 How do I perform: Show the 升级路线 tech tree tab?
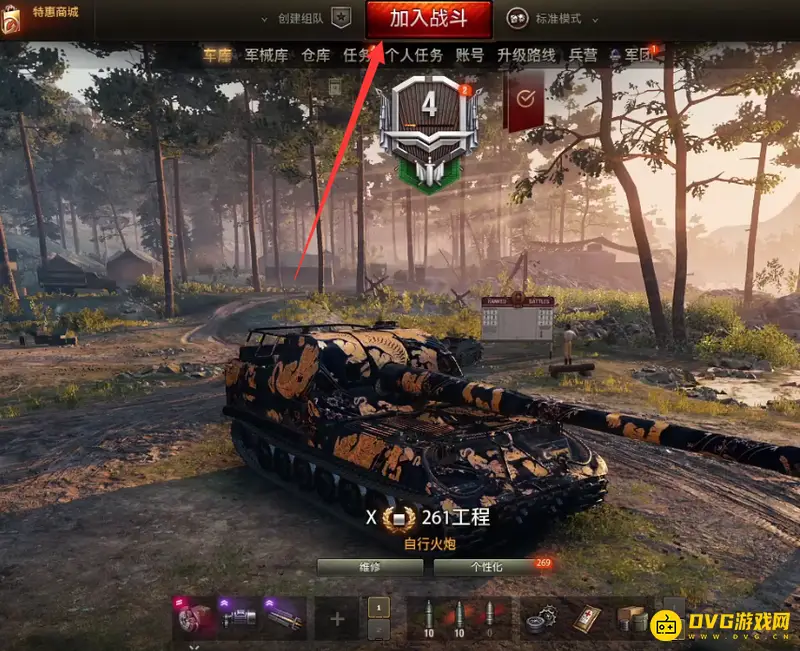coord(526,56)
